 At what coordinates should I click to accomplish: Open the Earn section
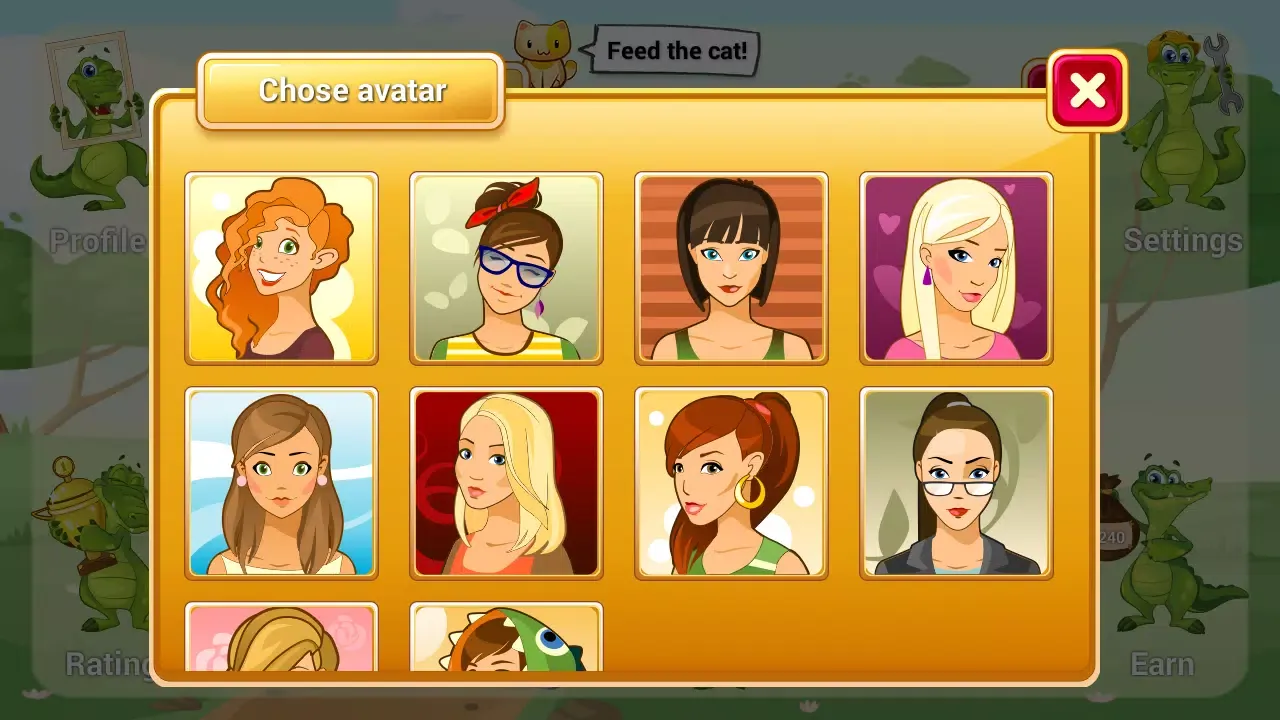(x=1163, y=664)
